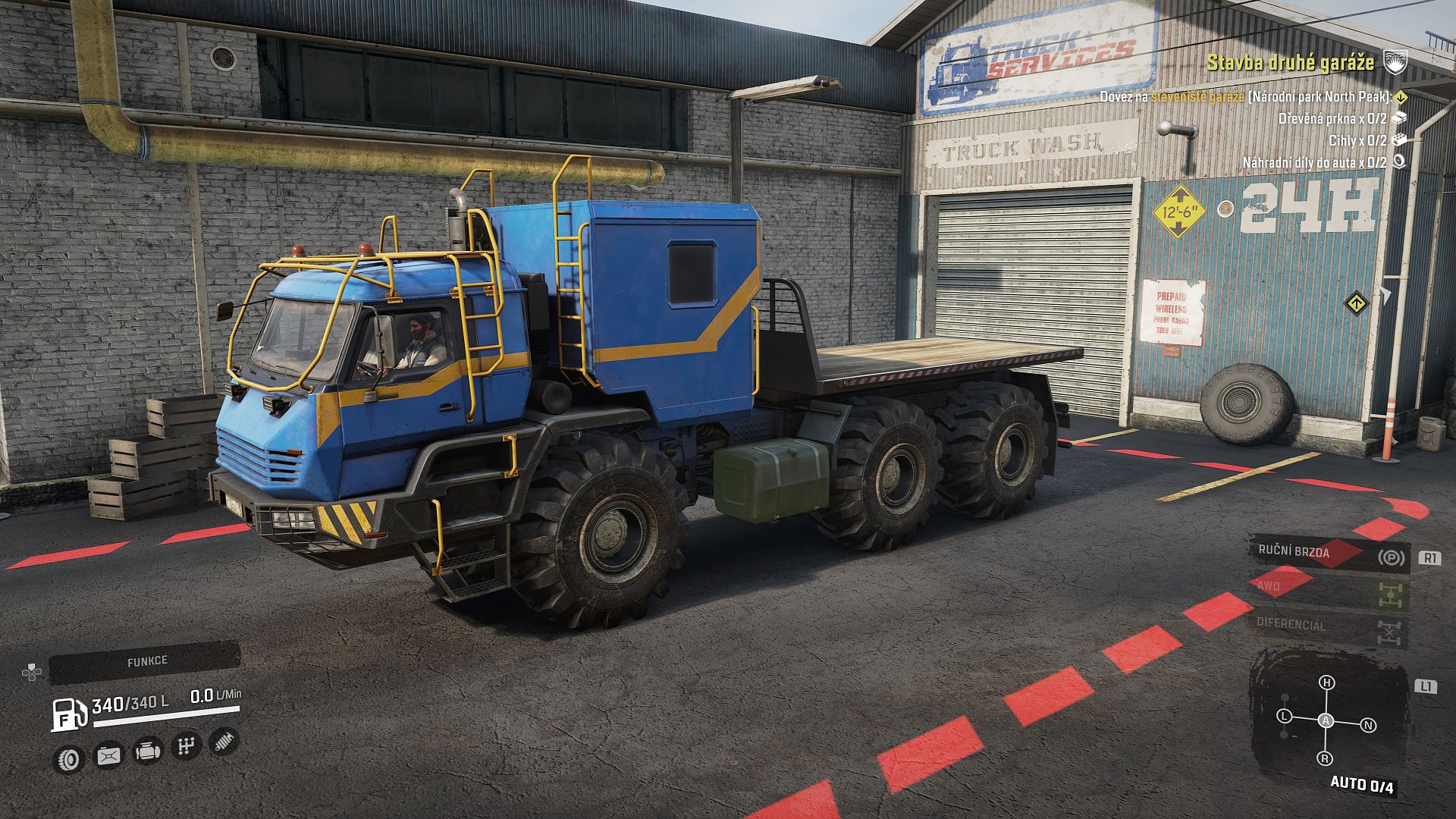Toggle the Diferenciál lock
The width and height of the screenshot is (1456, 819).
(1329, 627)
